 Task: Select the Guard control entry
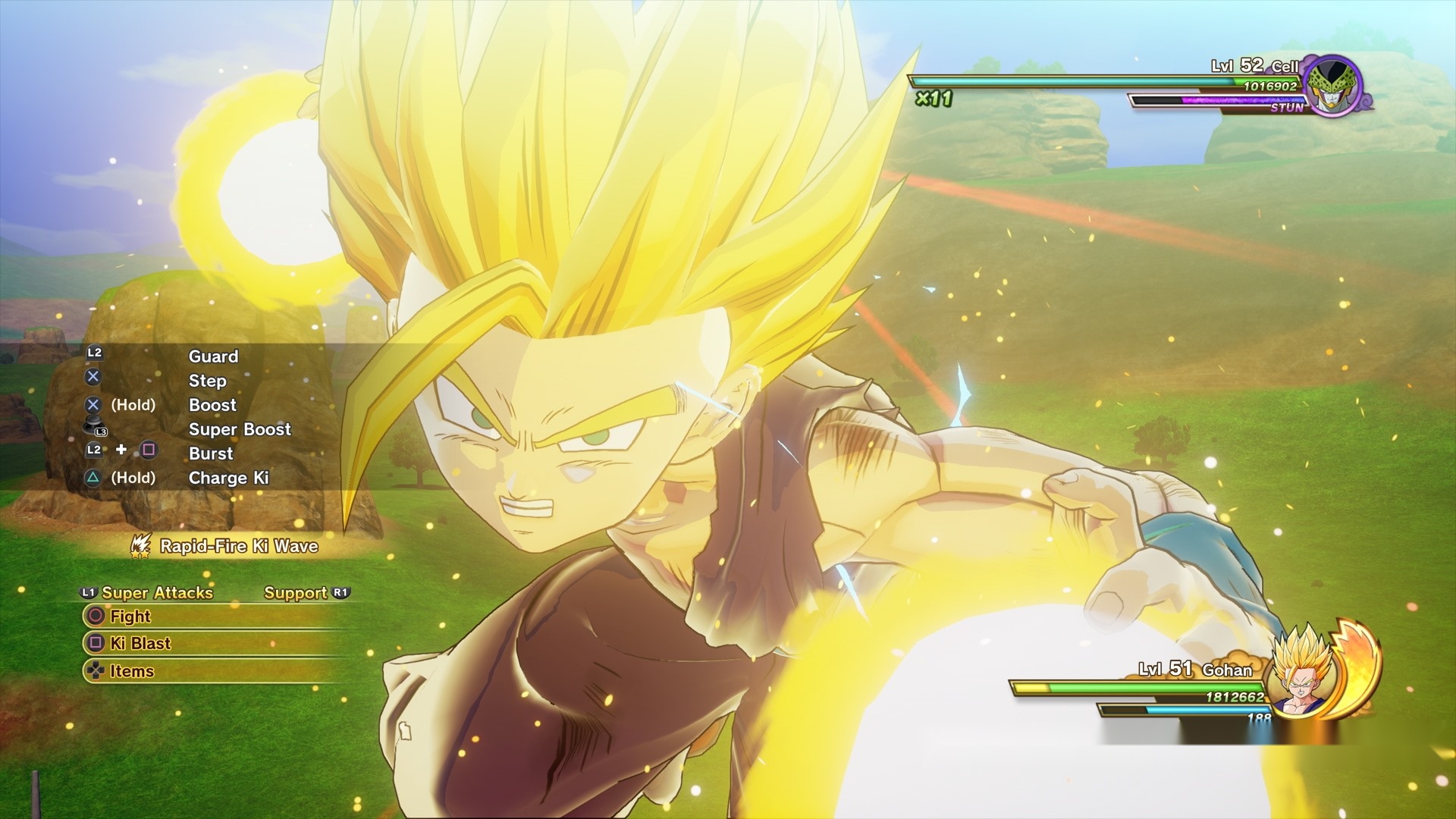pos(213,356)
